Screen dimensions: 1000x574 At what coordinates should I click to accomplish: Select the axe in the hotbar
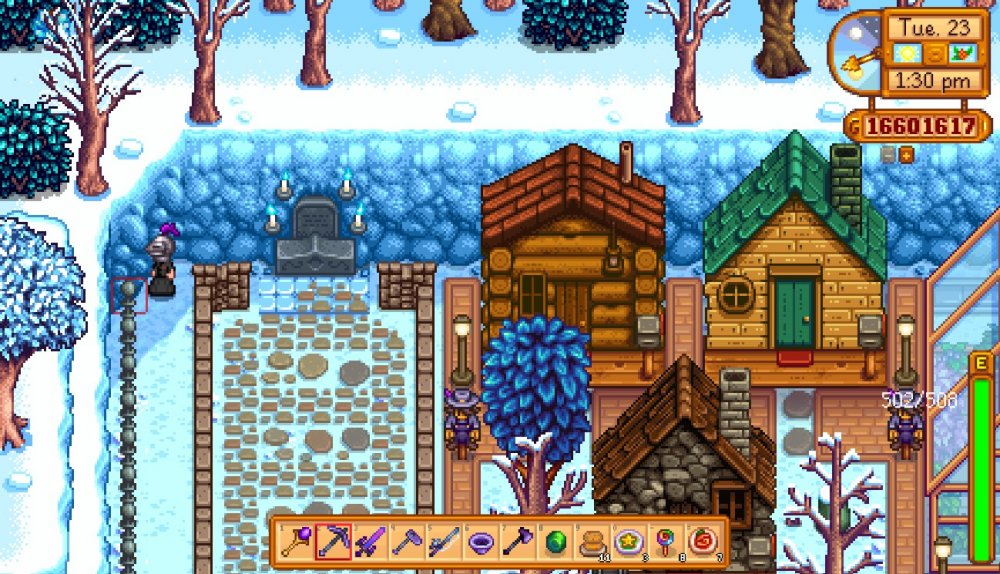pos(518,542)
